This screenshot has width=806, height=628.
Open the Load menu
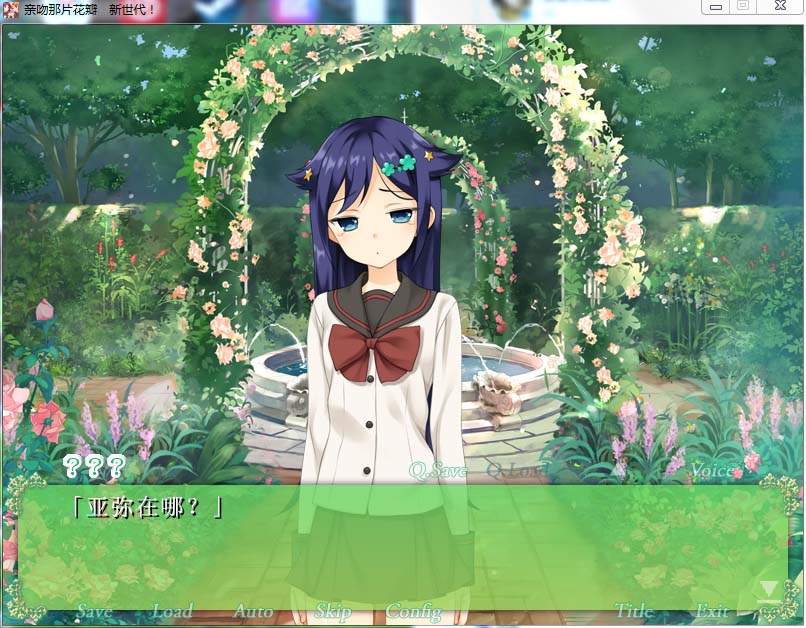click(172, 611)
